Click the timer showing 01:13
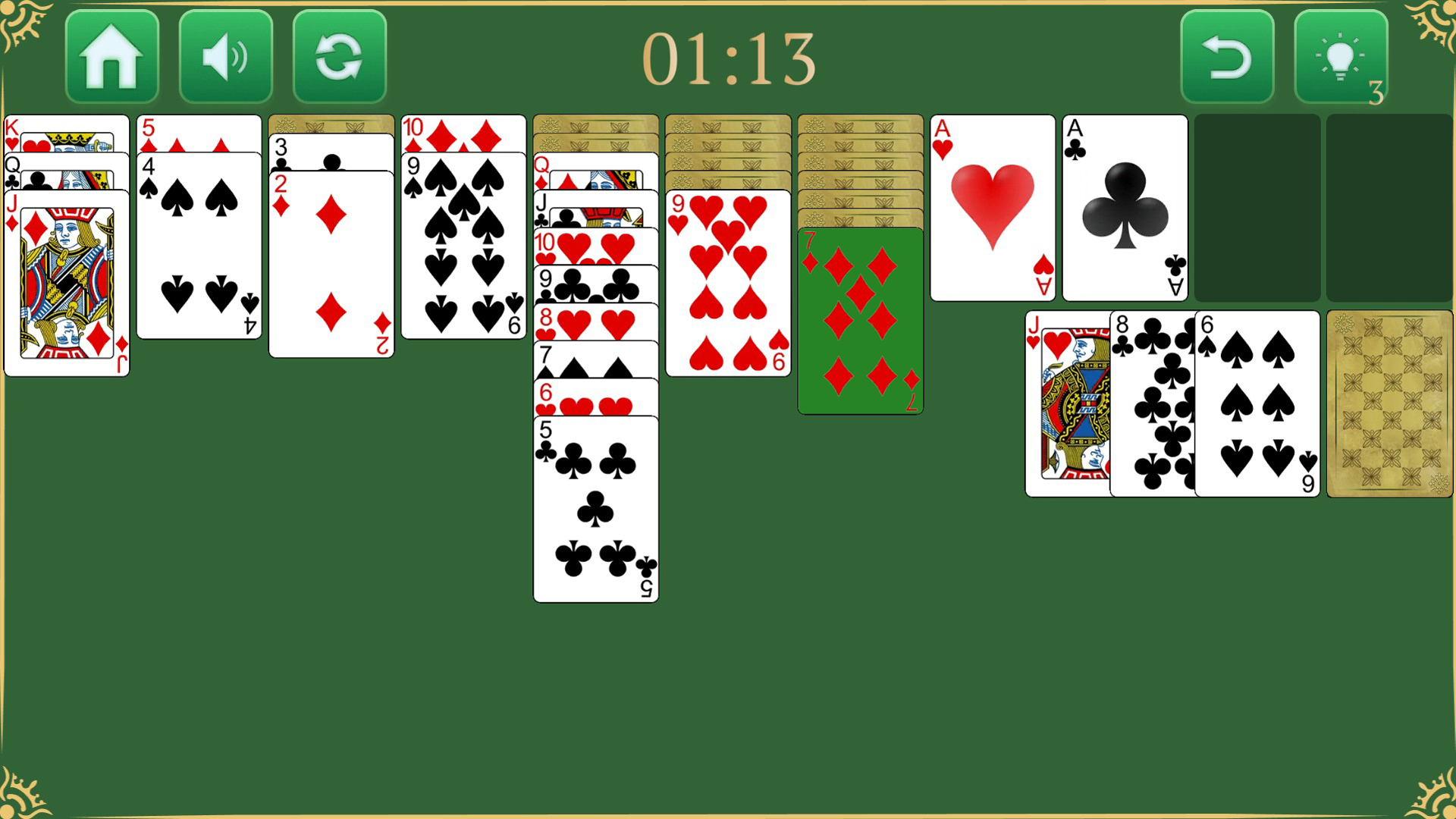The height and width of the screenshot is (819, 1456). (x=728, y=61)
